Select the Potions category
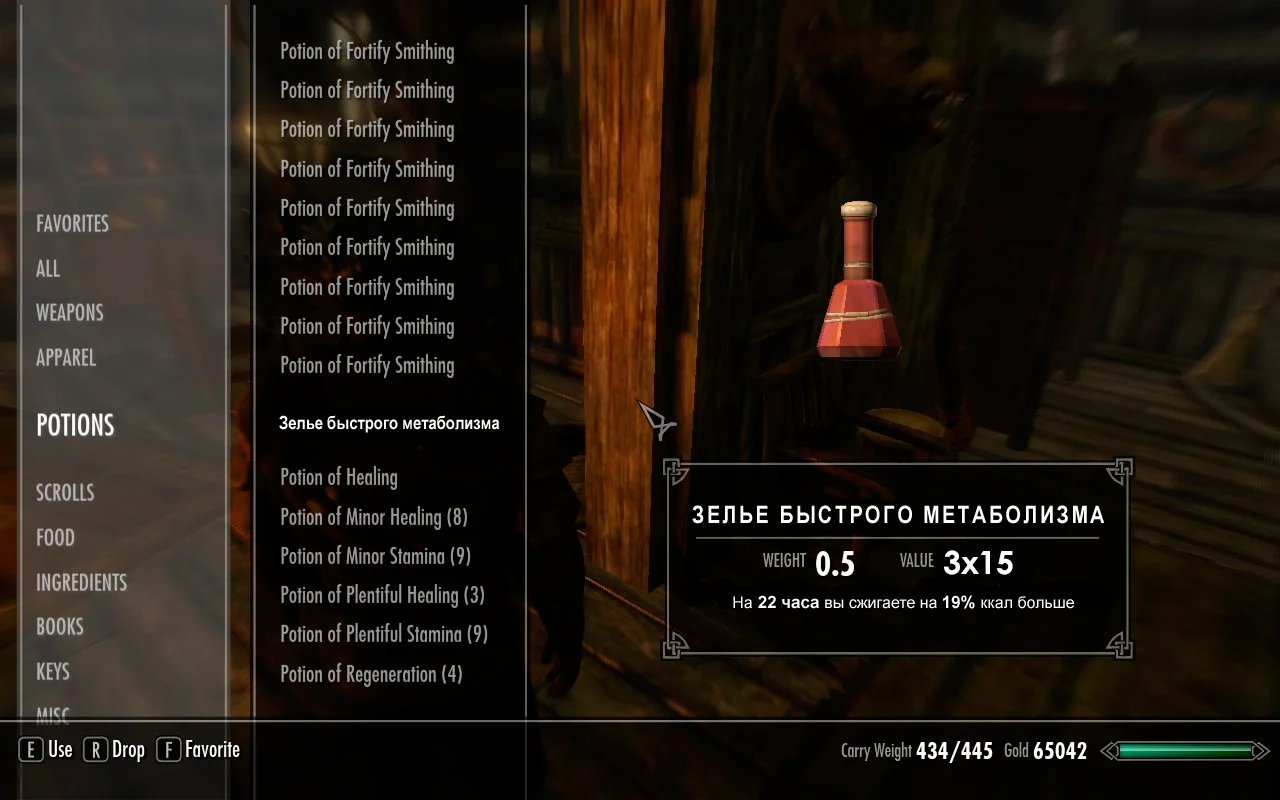1280x800 pixels. coord(75,426)
